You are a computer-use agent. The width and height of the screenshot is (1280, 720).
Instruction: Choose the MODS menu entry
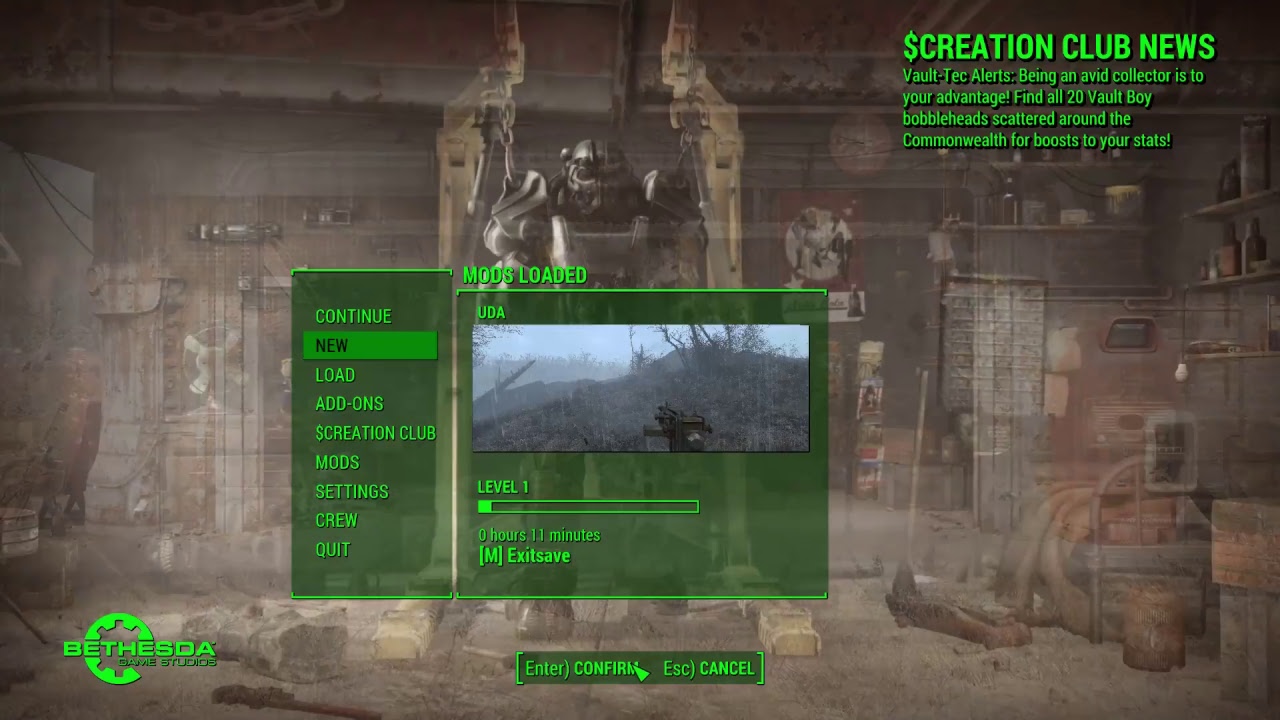coord(337,462)
